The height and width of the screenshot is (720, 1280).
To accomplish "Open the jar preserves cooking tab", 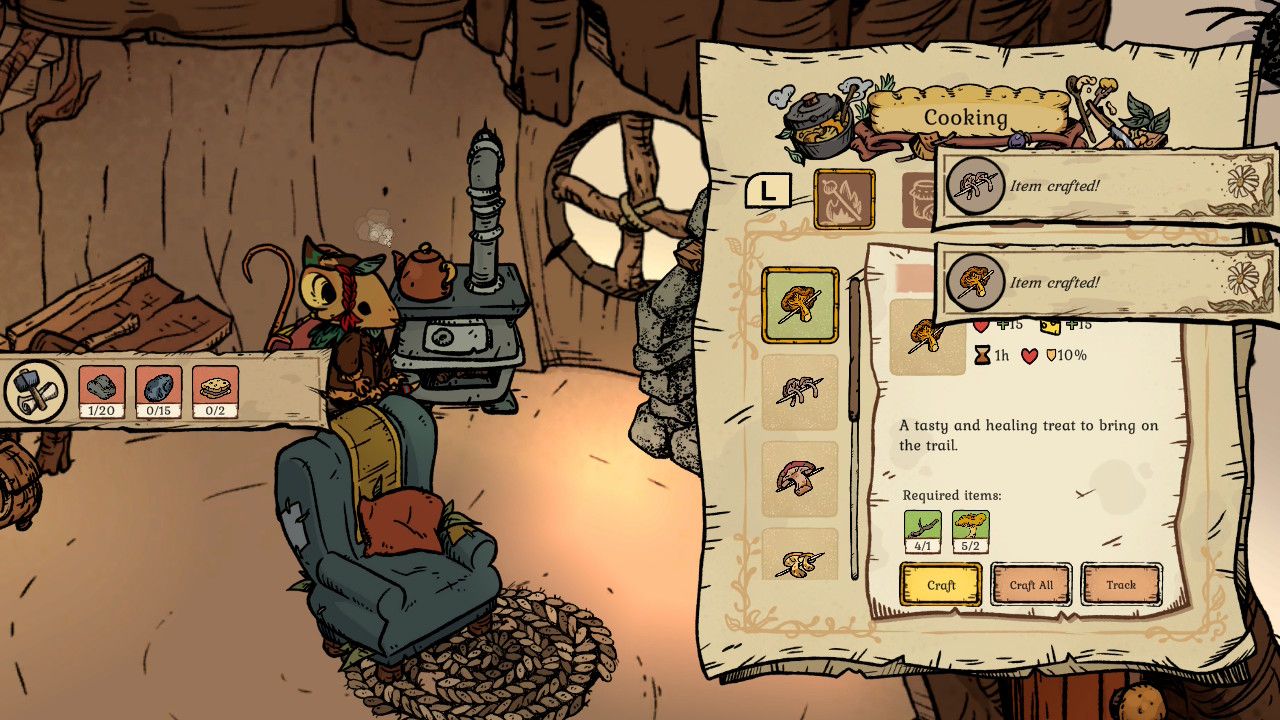I will (918, 200).
